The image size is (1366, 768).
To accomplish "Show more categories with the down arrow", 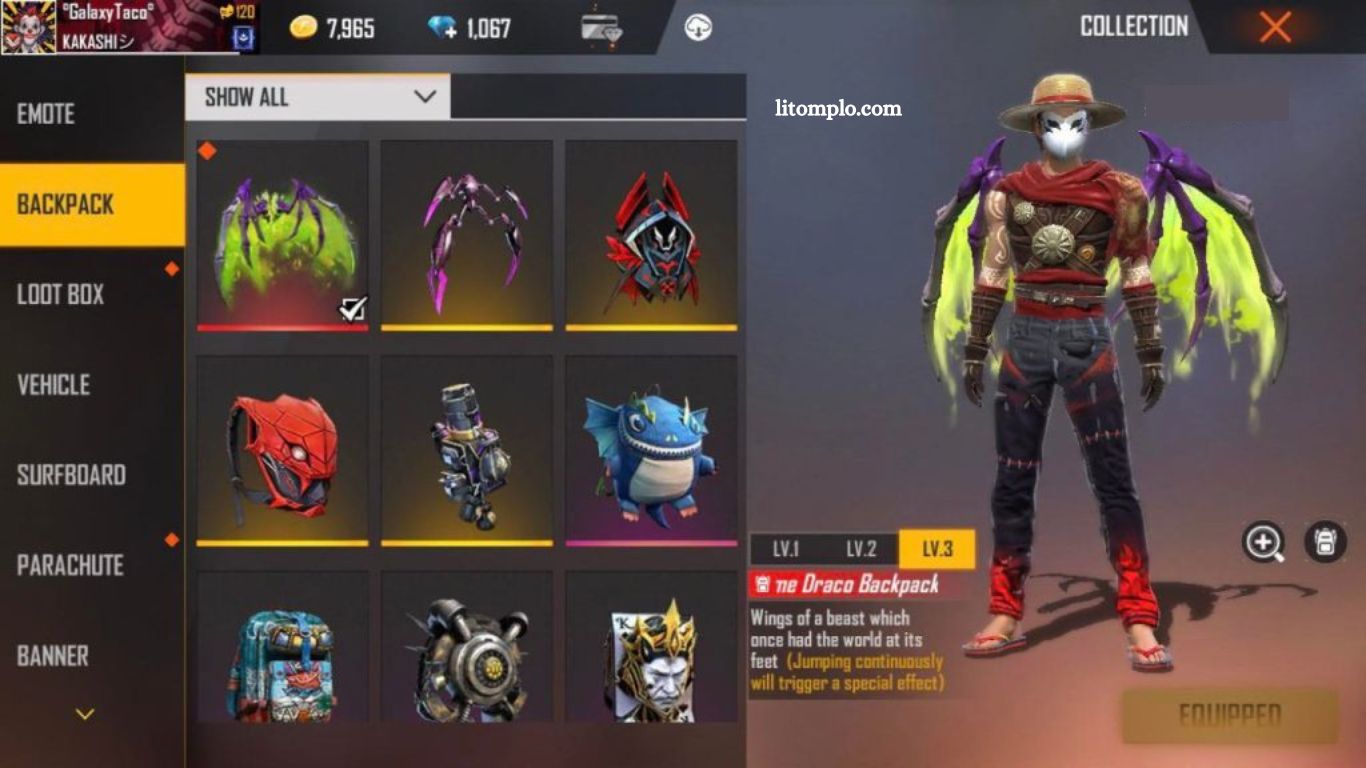I will [x=86, y=714].
